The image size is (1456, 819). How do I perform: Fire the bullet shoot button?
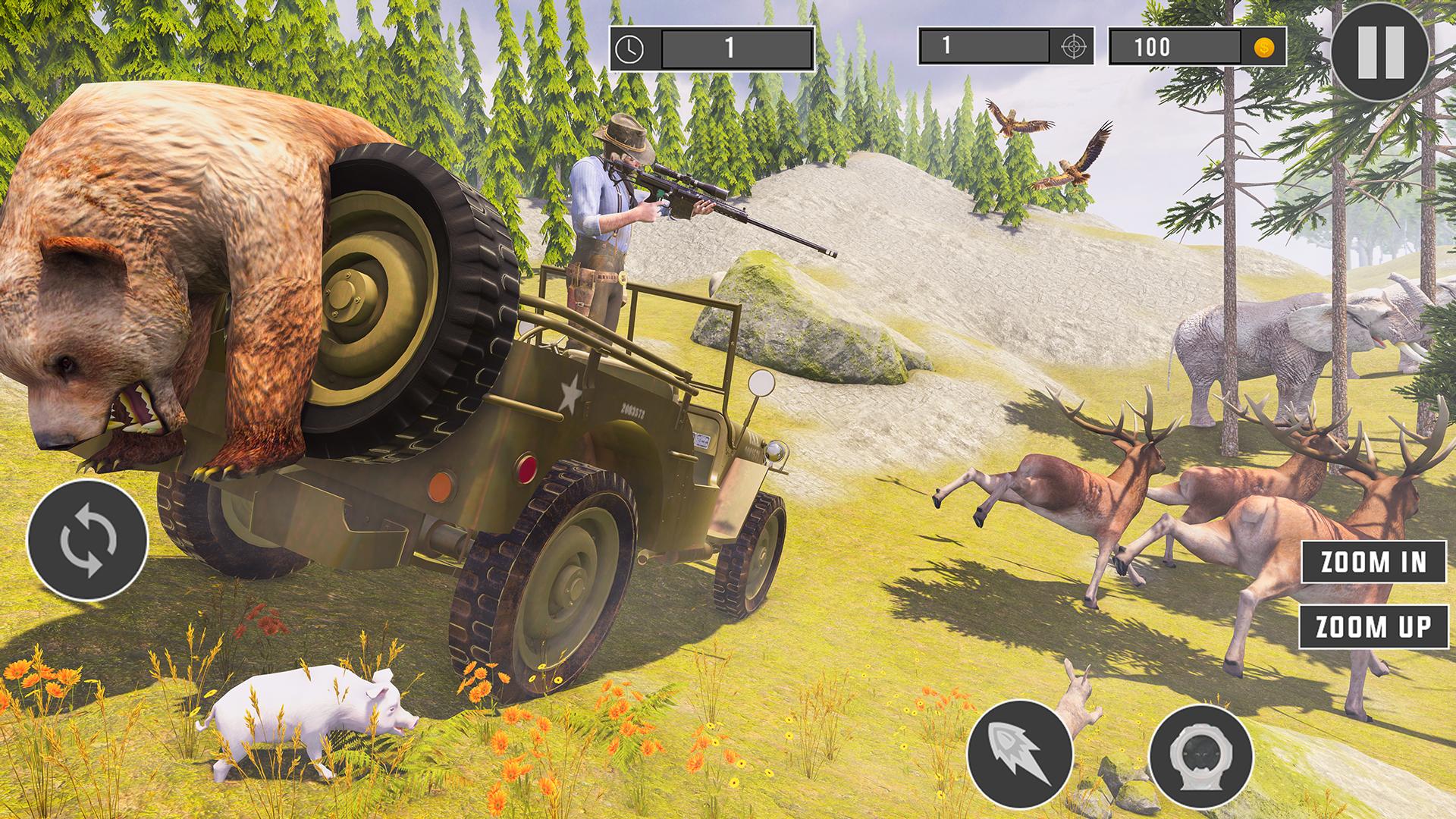(x=1020, y=754)
